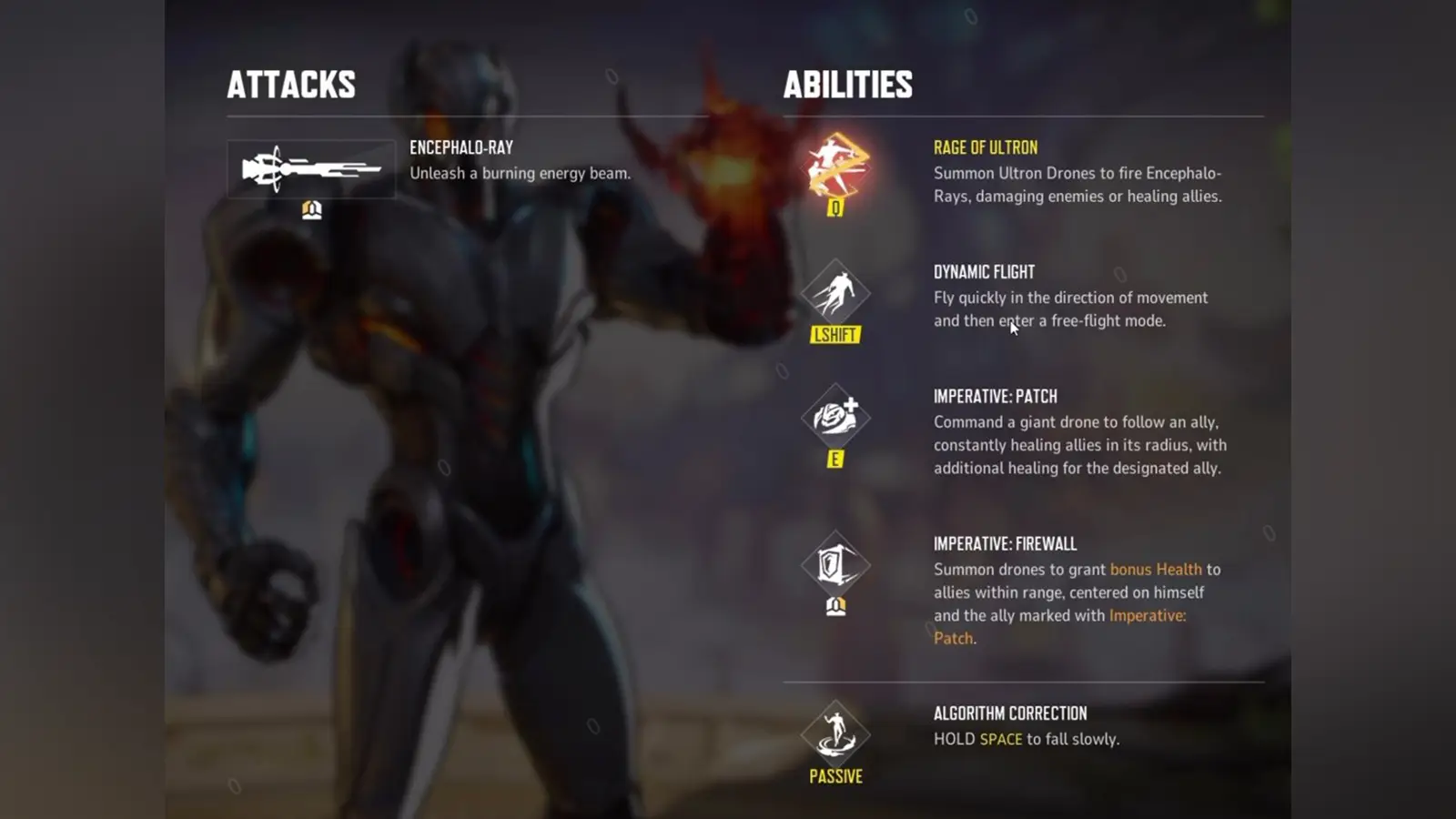1456x819 pixels.
Task: Click the LSHIFT keybind label
Action: pos(834,334)
